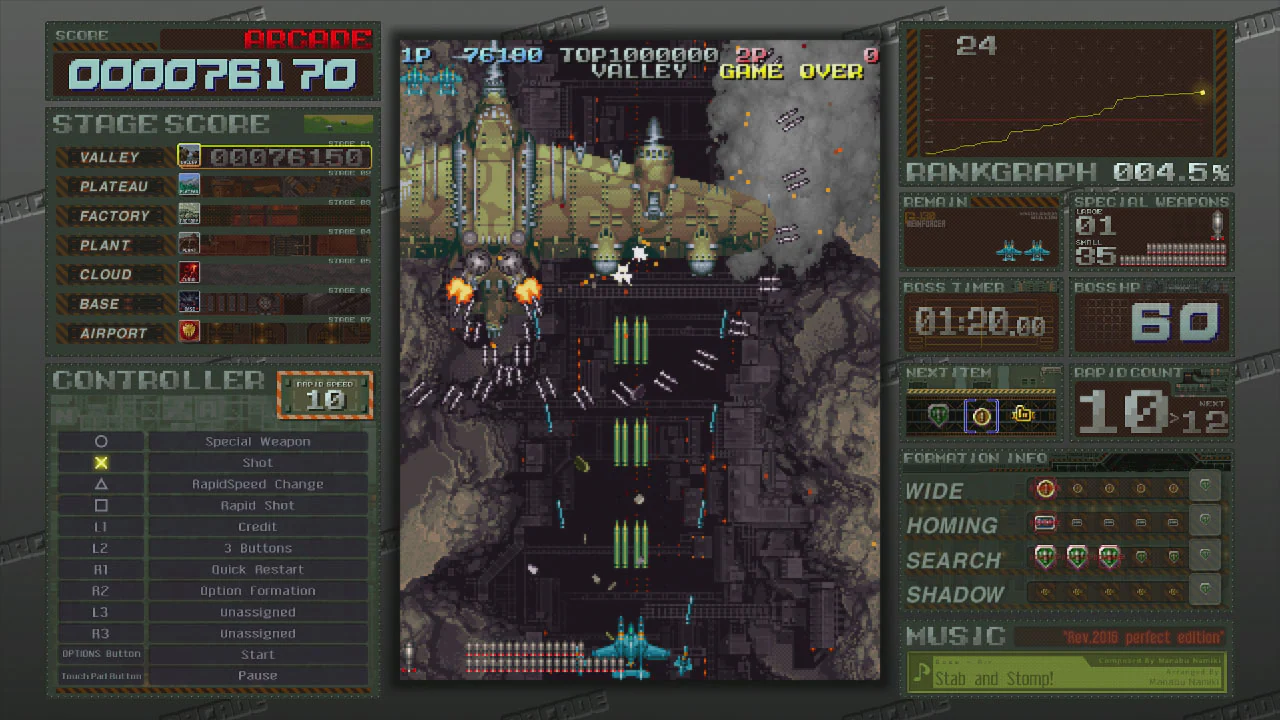Pick the PLANT stage entry
The height and width of the screenshot is (720, 1280).
pyautogui.click(x=212, y=244)
